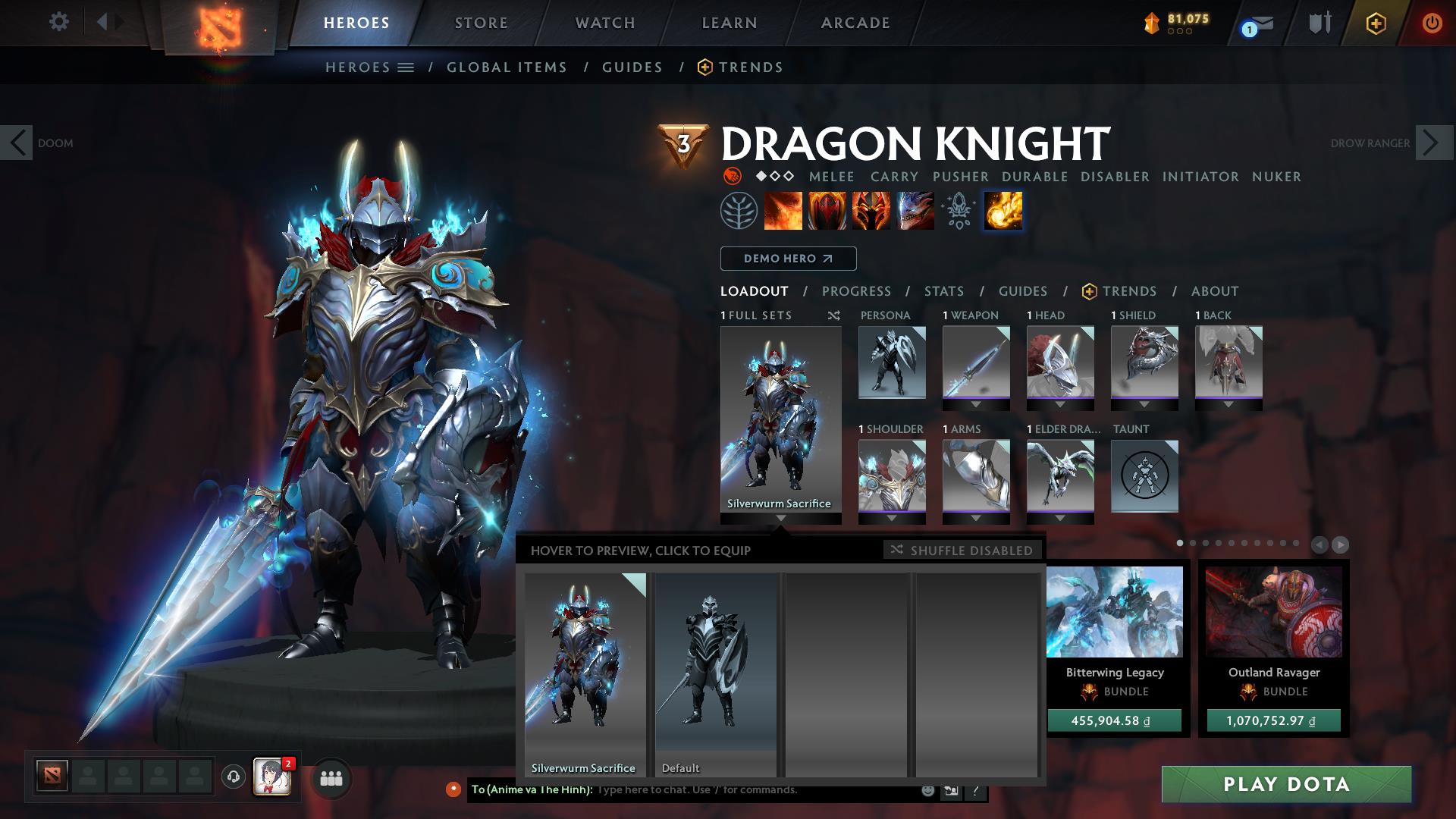This screenshot has width=1456, height=819.
Task: Open the friends list icon near chat
Action: [331, 778]
